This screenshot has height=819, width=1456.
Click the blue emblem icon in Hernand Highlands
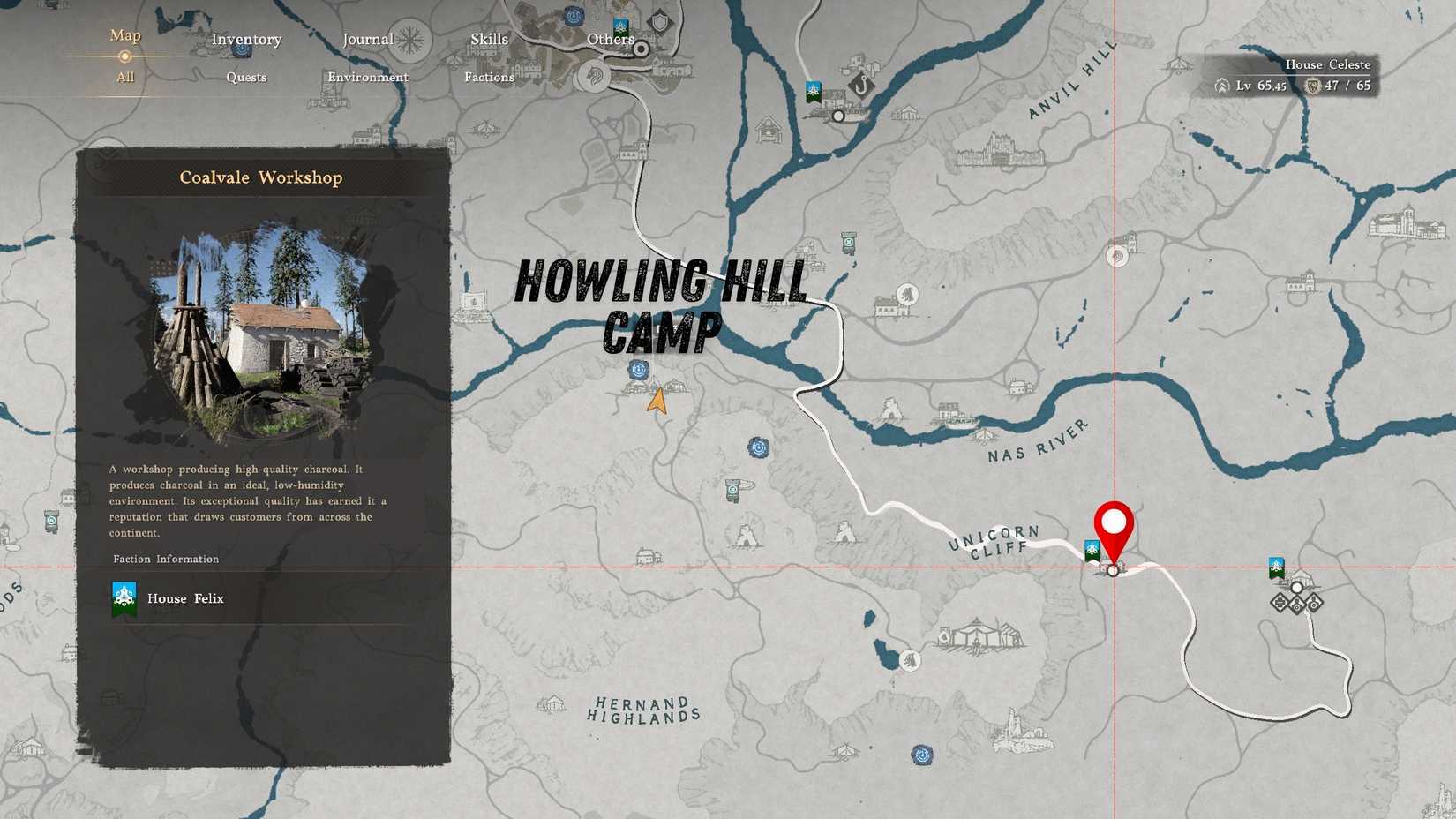923,753
